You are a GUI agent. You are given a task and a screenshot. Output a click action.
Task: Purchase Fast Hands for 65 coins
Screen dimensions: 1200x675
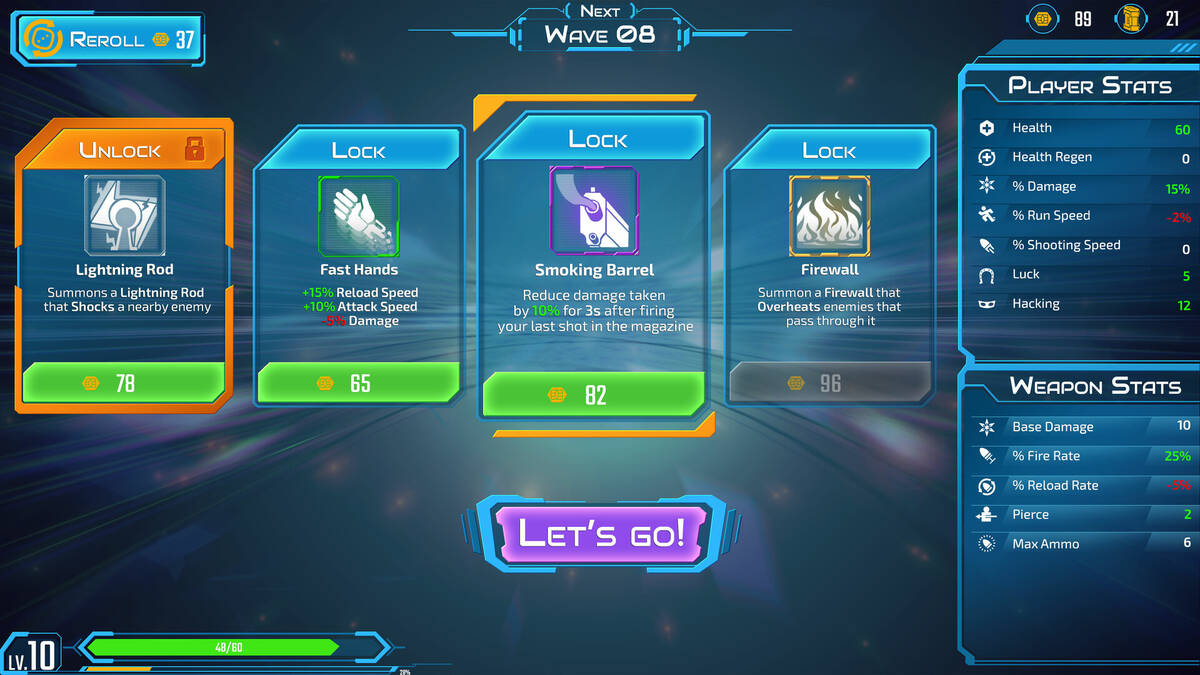pyautogui.click(x=358, y=382)
